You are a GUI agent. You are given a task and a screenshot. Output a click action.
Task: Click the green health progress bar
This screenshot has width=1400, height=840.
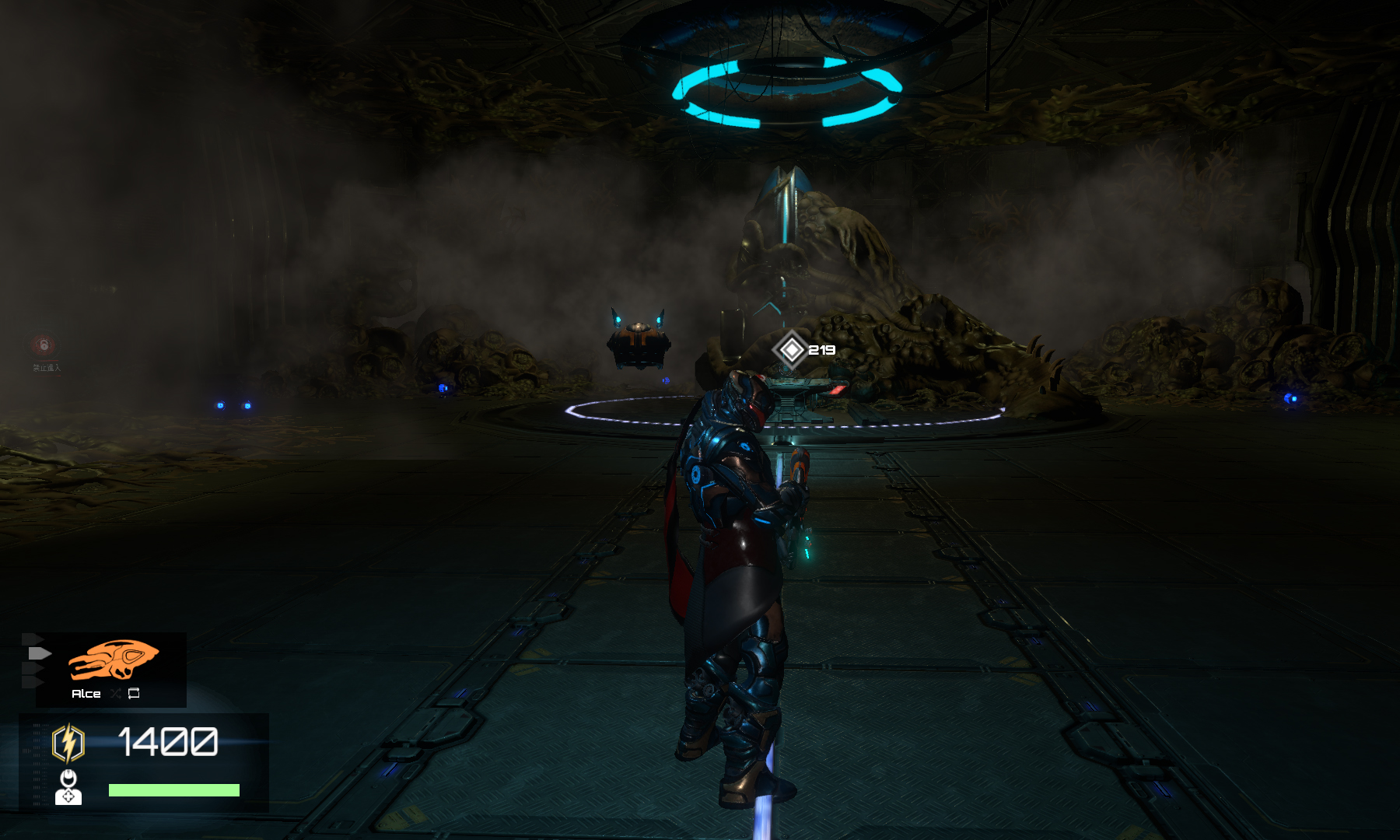173,790
